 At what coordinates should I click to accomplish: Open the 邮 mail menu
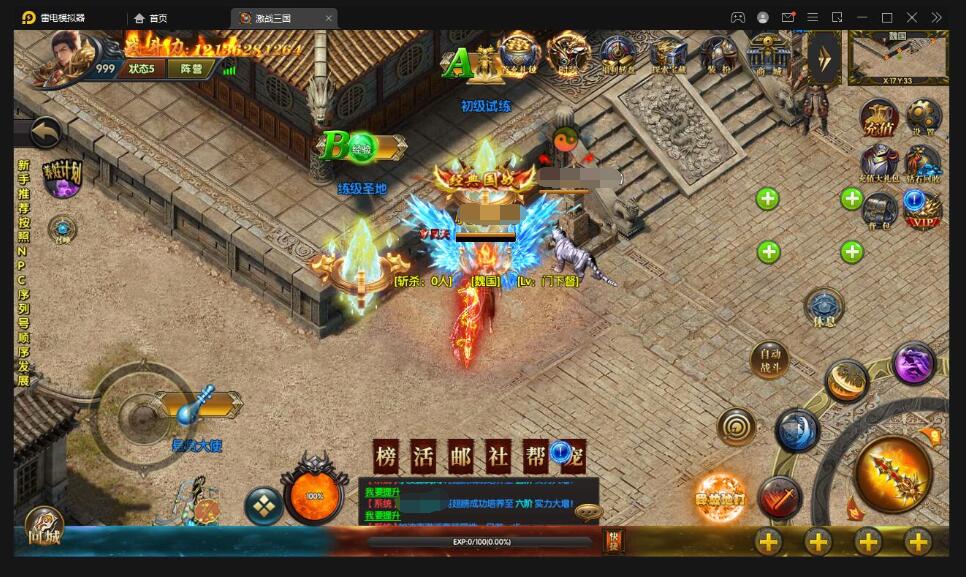coord(460,456)
